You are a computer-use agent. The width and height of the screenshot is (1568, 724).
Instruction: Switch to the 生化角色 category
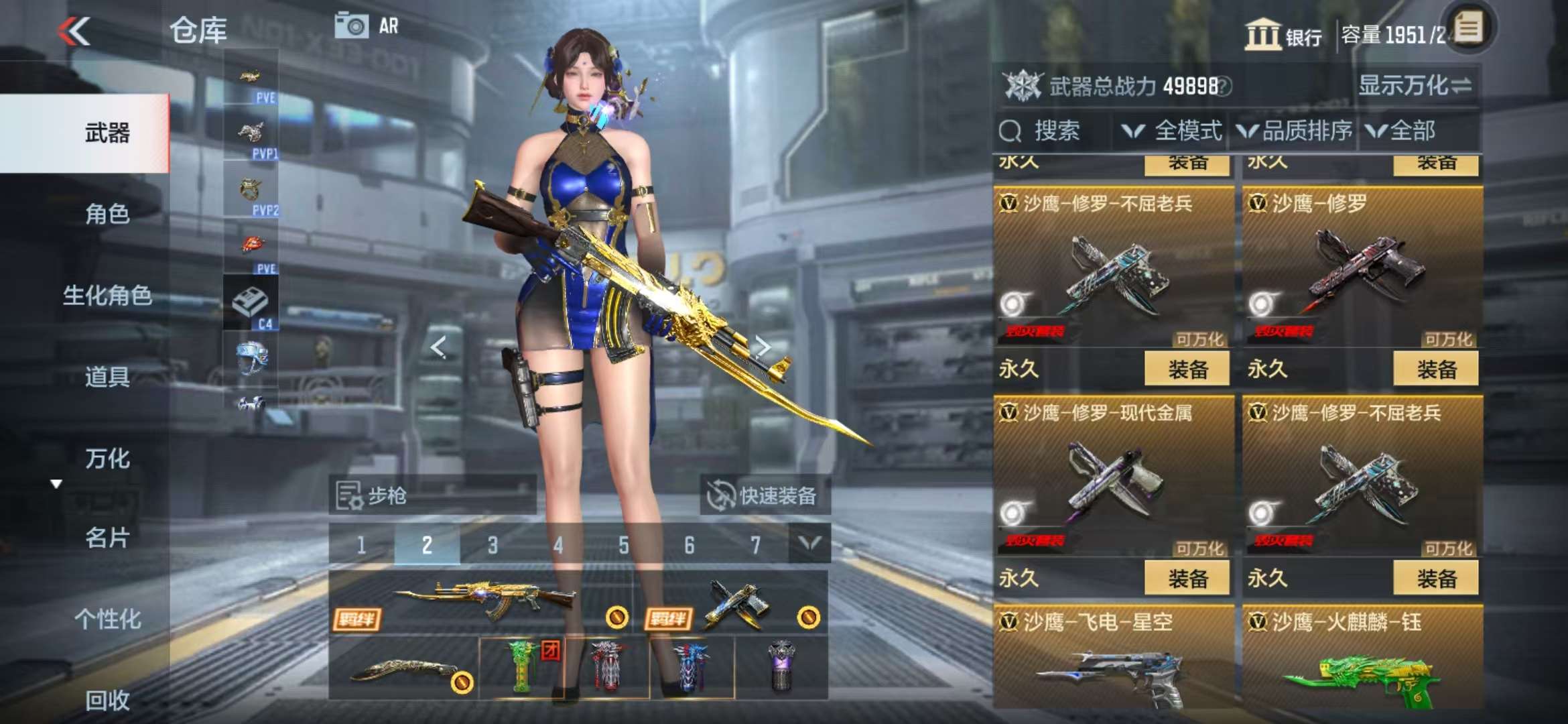click(x=107, y=295)
